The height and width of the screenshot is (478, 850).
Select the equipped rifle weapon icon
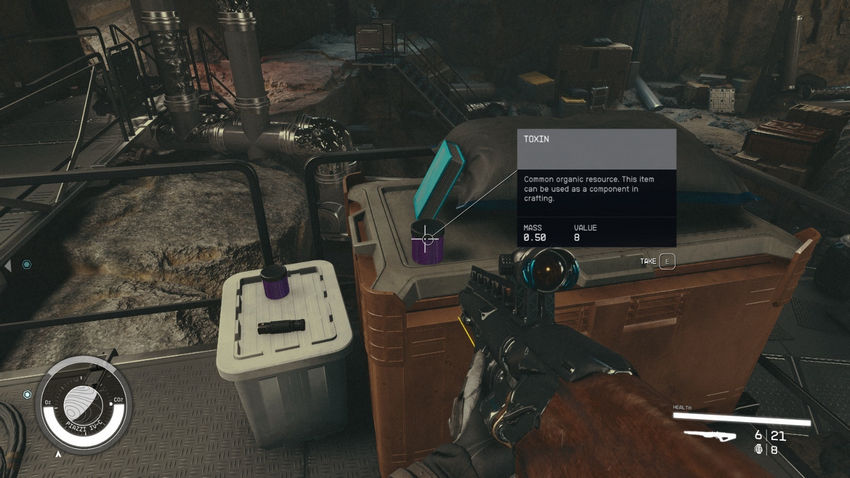[x=714, y=435]
